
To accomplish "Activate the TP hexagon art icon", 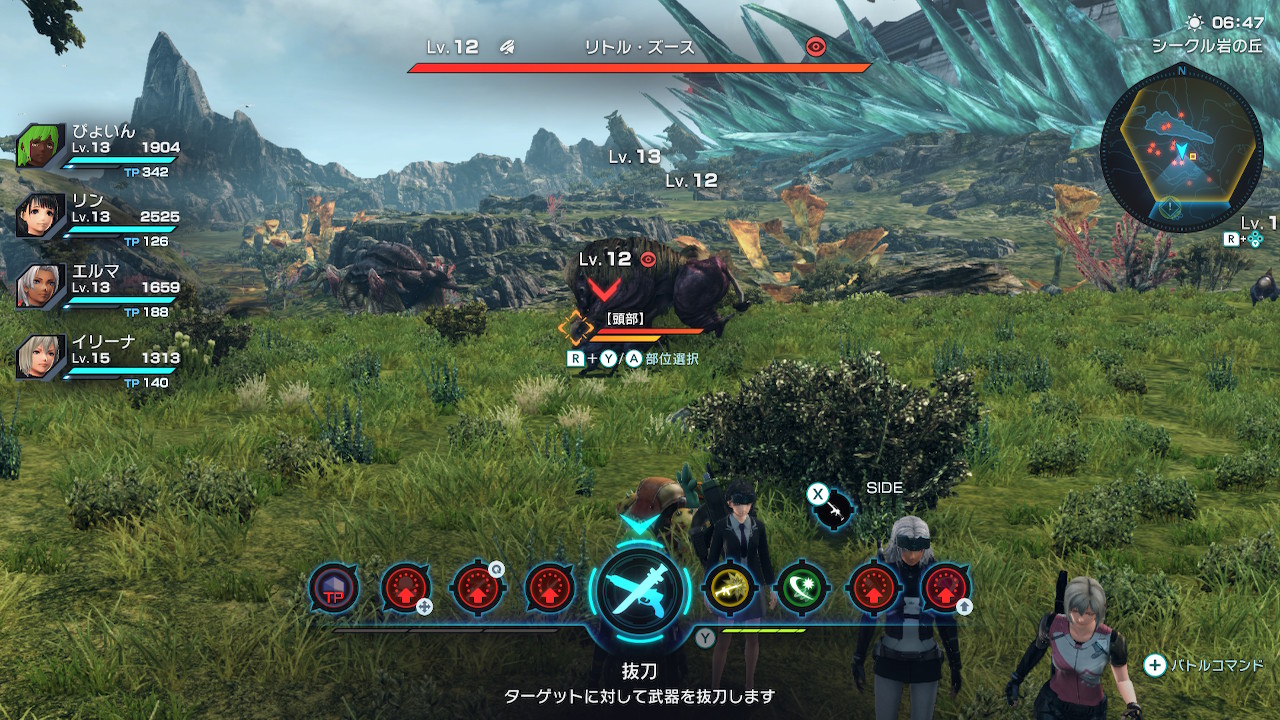I will (334, 590).
